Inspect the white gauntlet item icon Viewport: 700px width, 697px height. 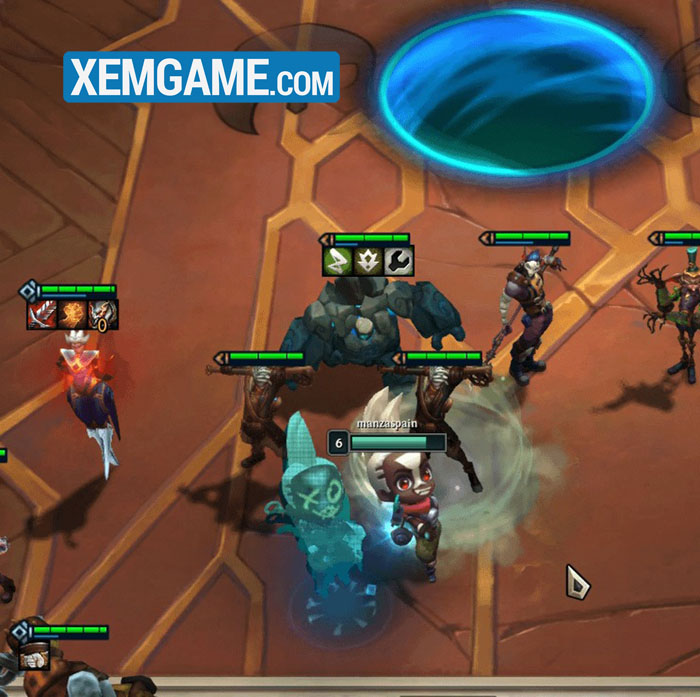(33, 655)
